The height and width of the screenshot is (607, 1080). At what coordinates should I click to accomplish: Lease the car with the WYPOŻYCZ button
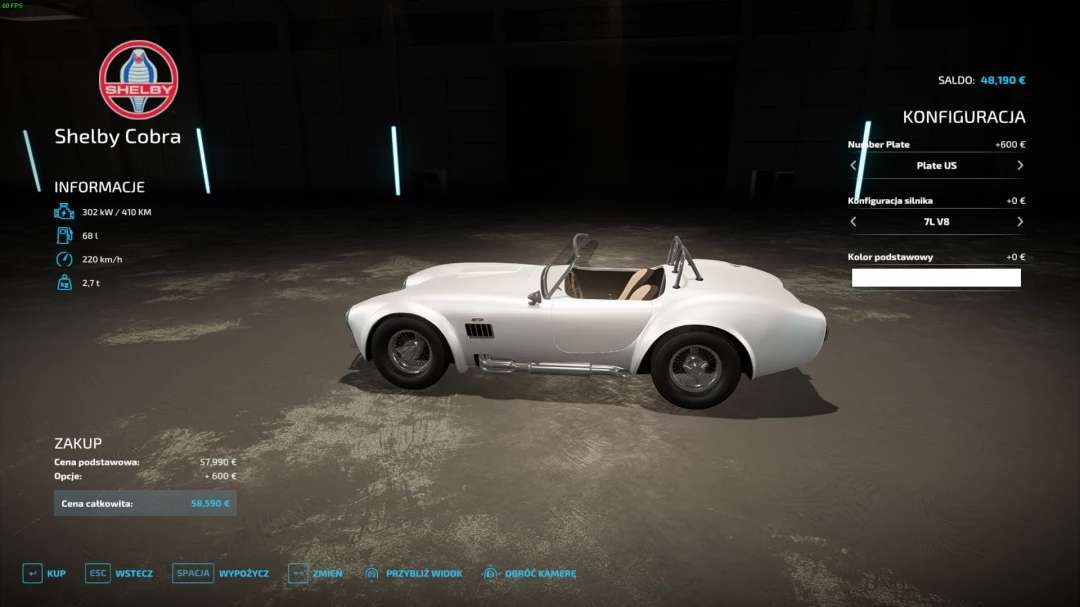(x=218, y=573)
